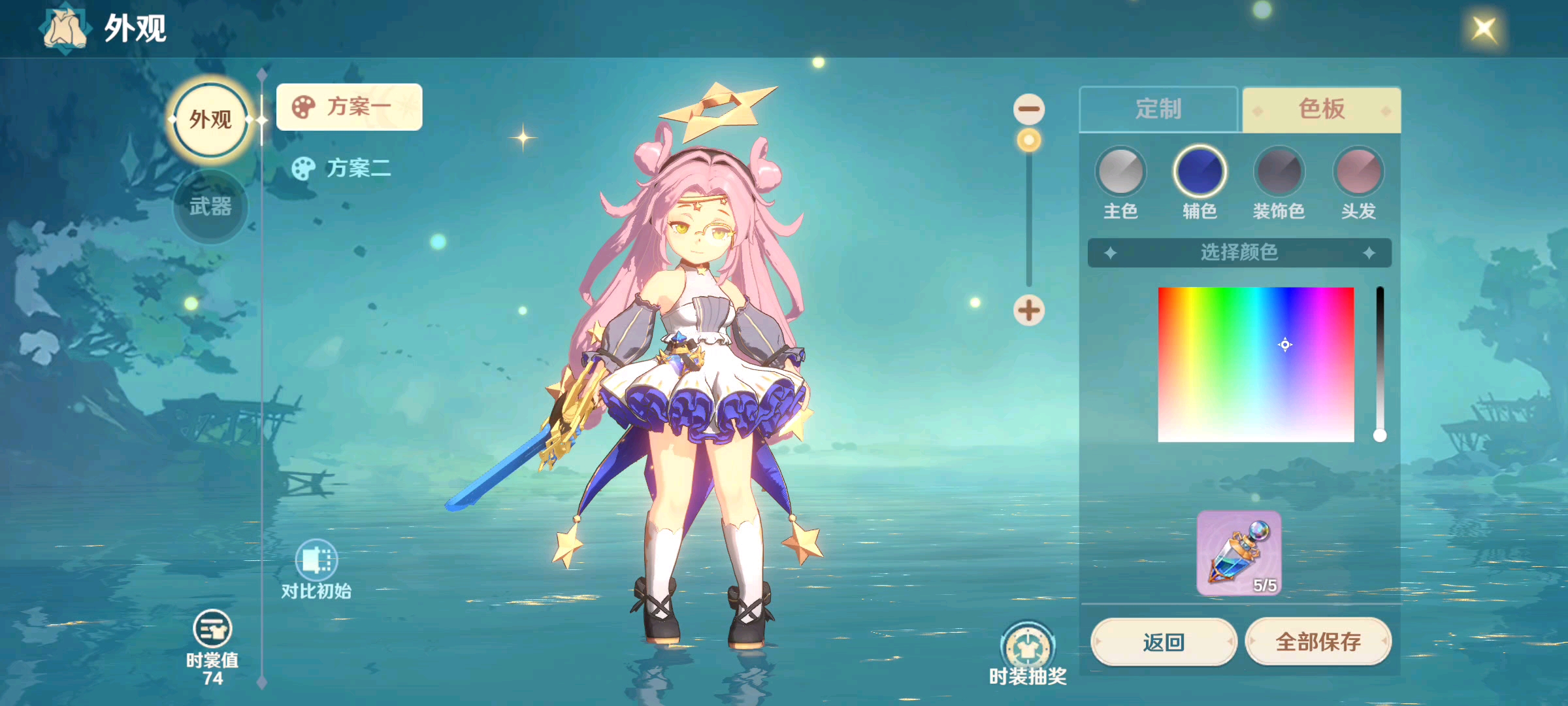Switch to the 武器 weapon category
The image size is (1568, 706).
pyautogui.click(x=210, y=207)
